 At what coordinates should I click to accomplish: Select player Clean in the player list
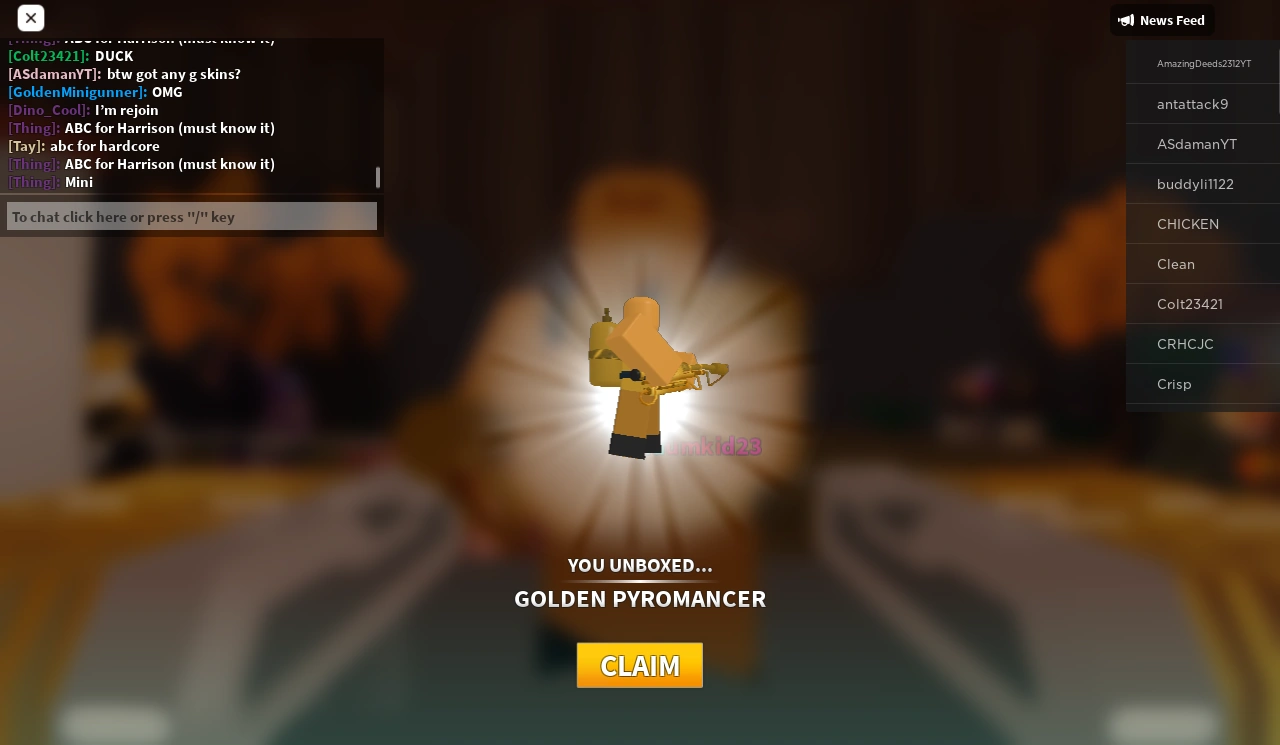coord(1176,264)
